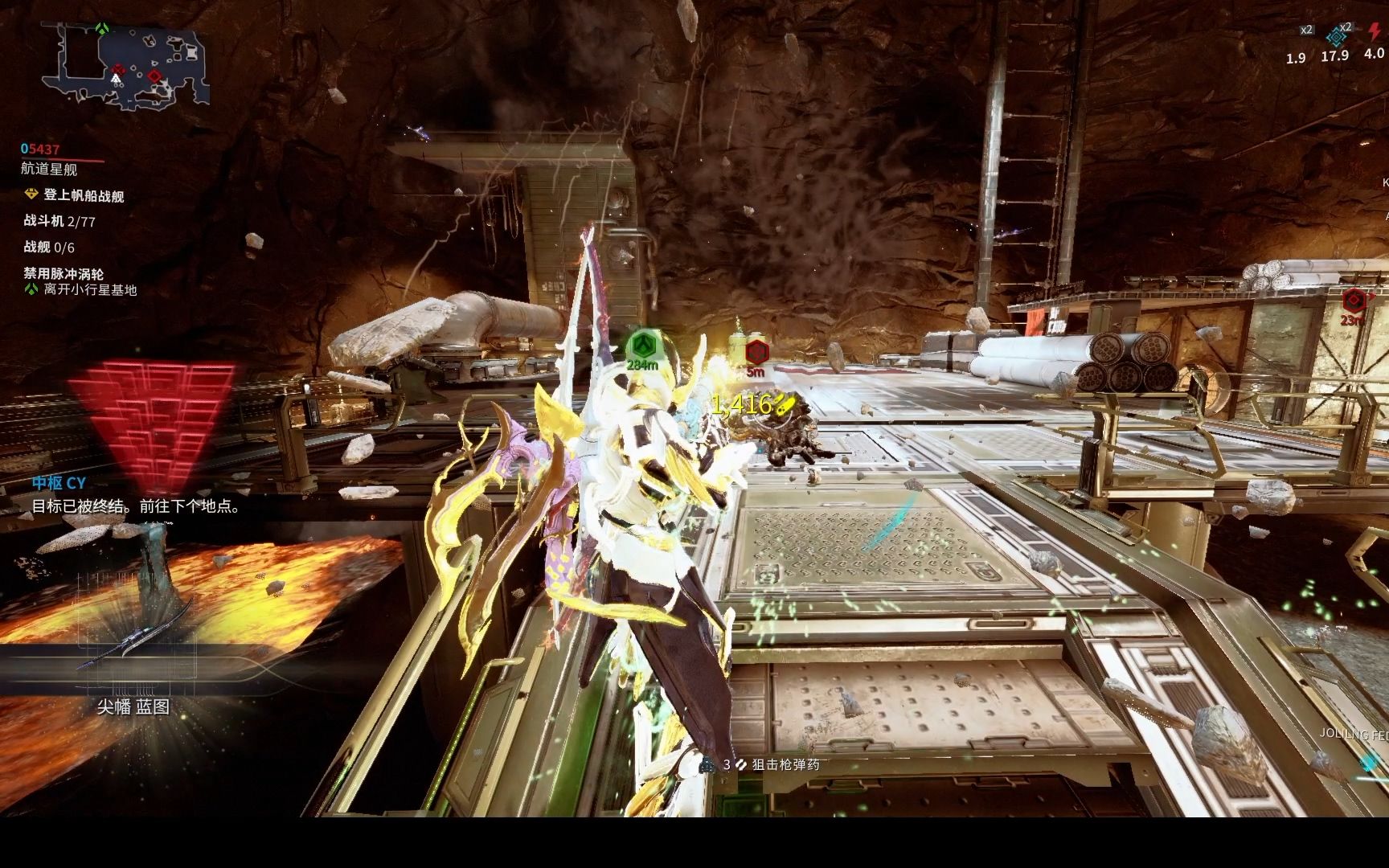Open the cave minimap
This screenshot has width=1389, height=868.
126,66
